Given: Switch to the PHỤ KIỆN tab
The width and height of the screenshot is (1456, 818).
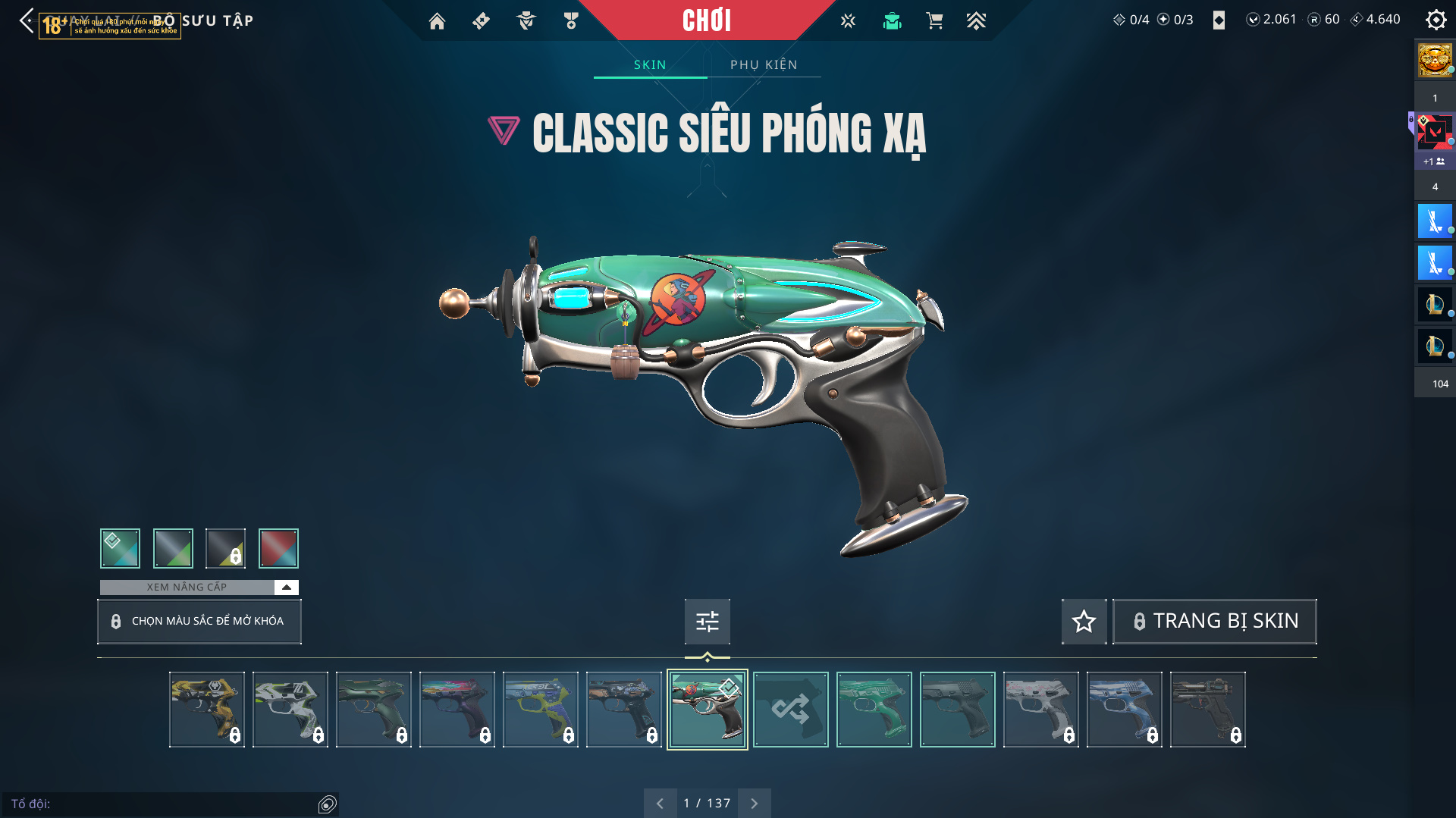Looking at the screenshot, I should point(764,65).
